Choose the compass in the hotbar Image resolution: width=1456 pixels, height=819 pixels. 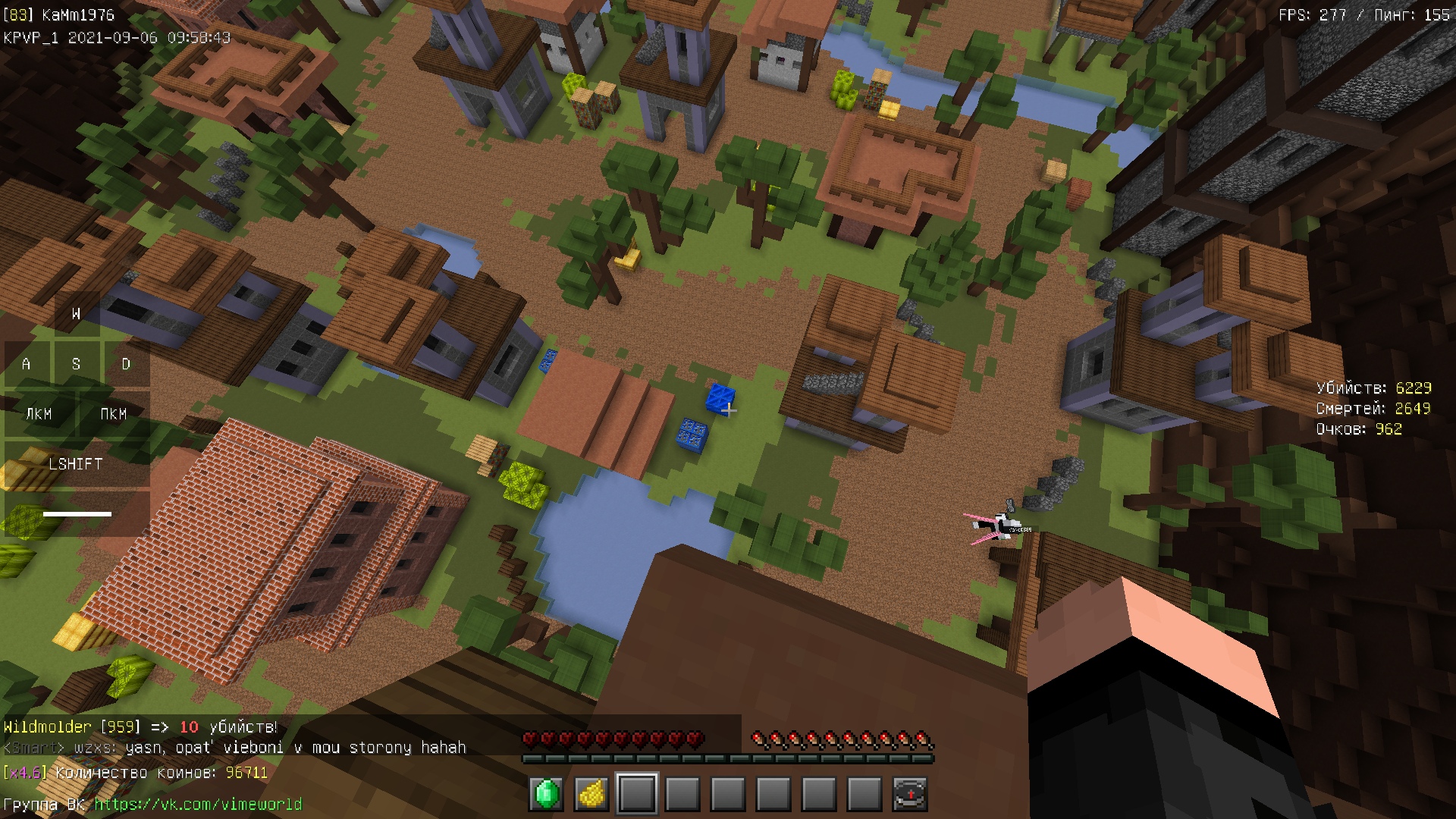point(909,794)
